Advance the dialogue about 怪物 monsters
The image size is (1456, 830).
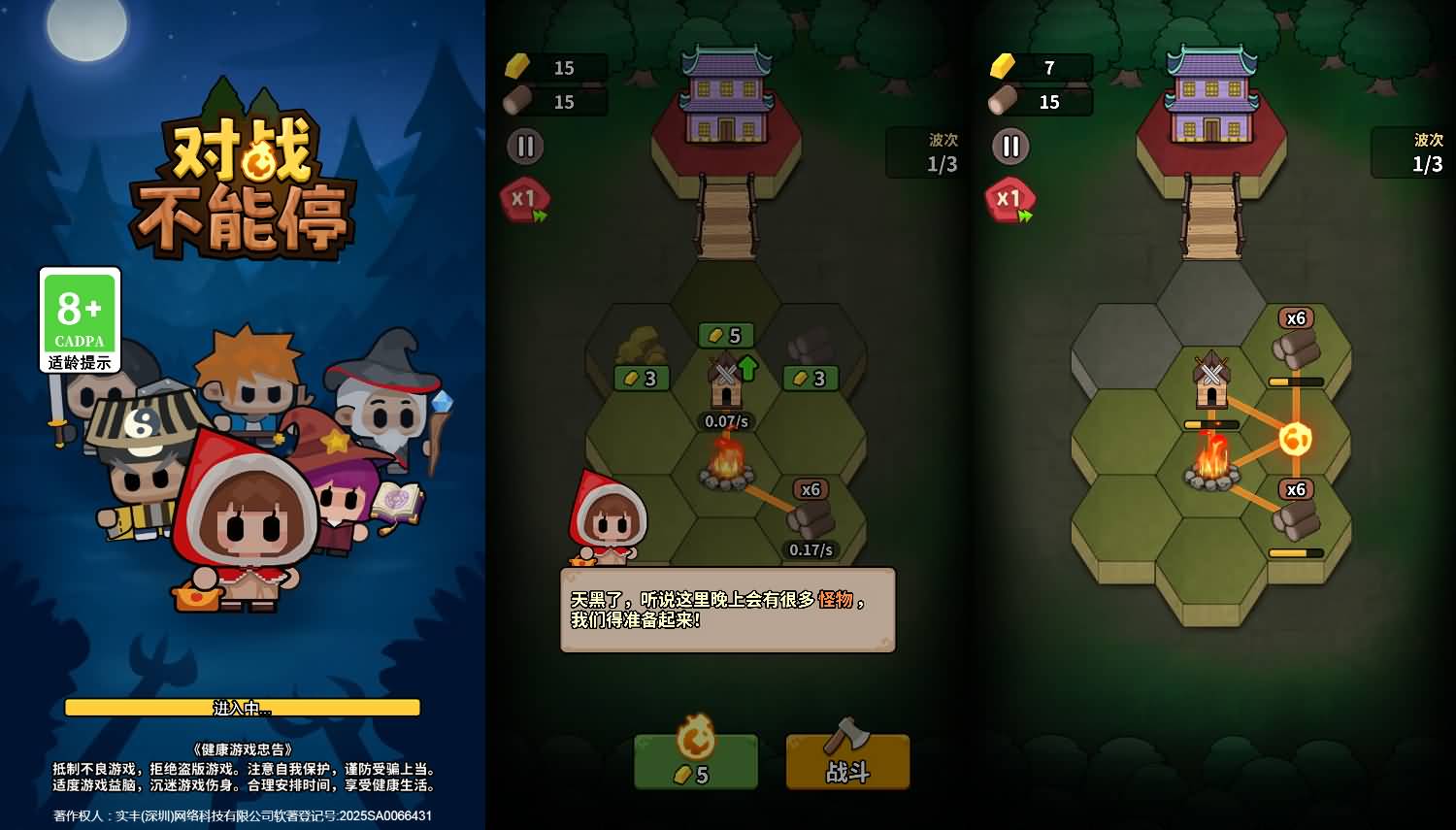726,610
